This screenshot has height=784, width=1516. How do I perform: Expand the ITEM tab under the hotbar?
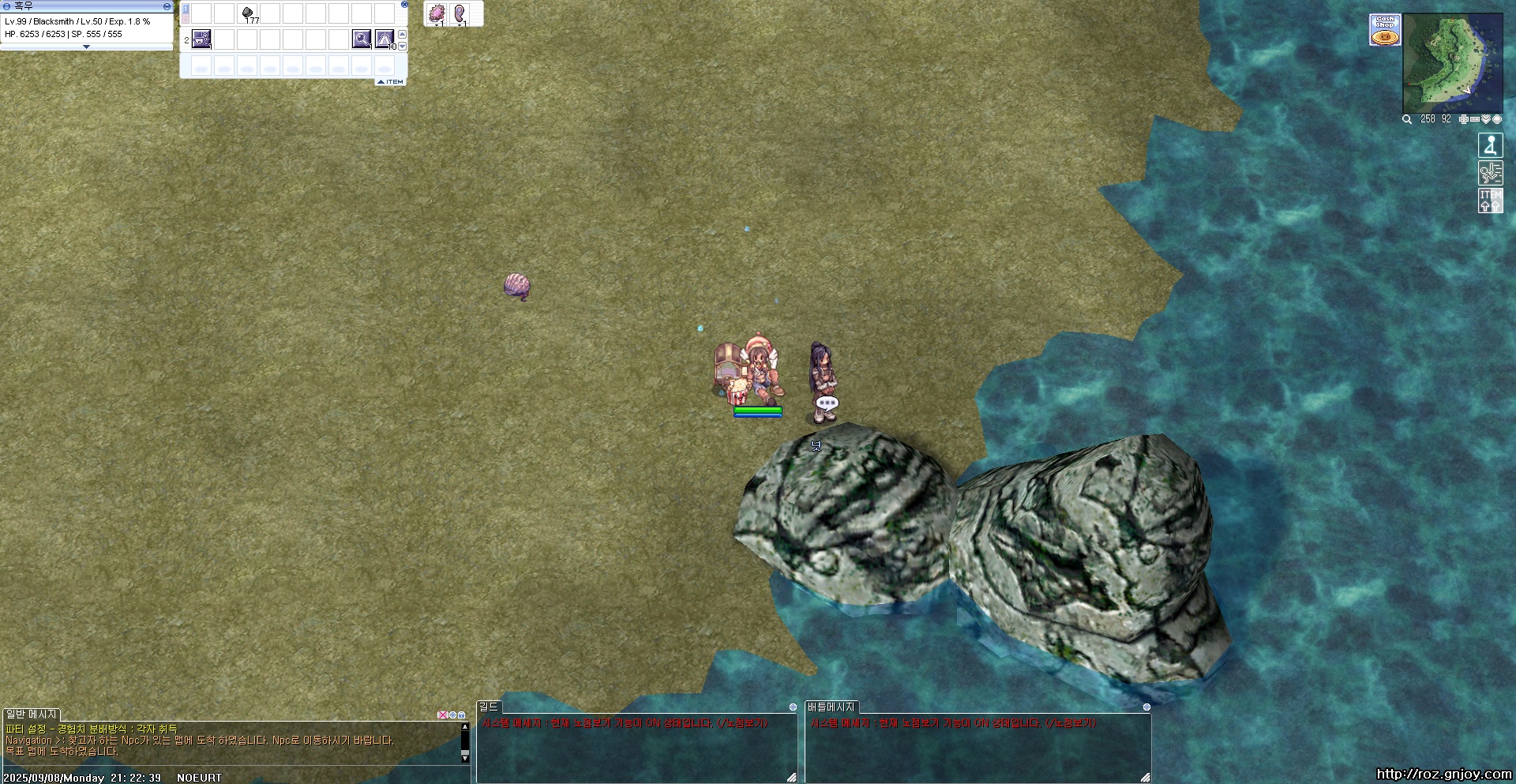point(391,82)
